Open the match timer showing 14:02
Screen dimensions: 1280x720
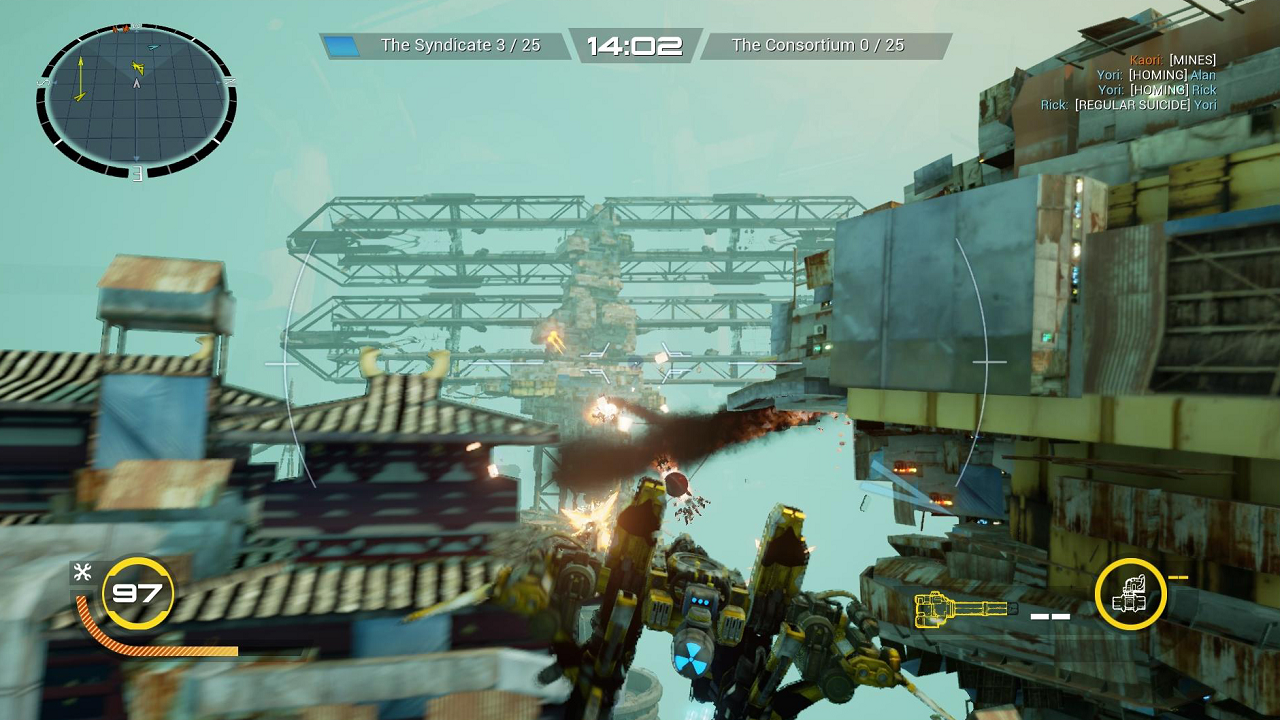pyautogui.click(x=637, y=45)
